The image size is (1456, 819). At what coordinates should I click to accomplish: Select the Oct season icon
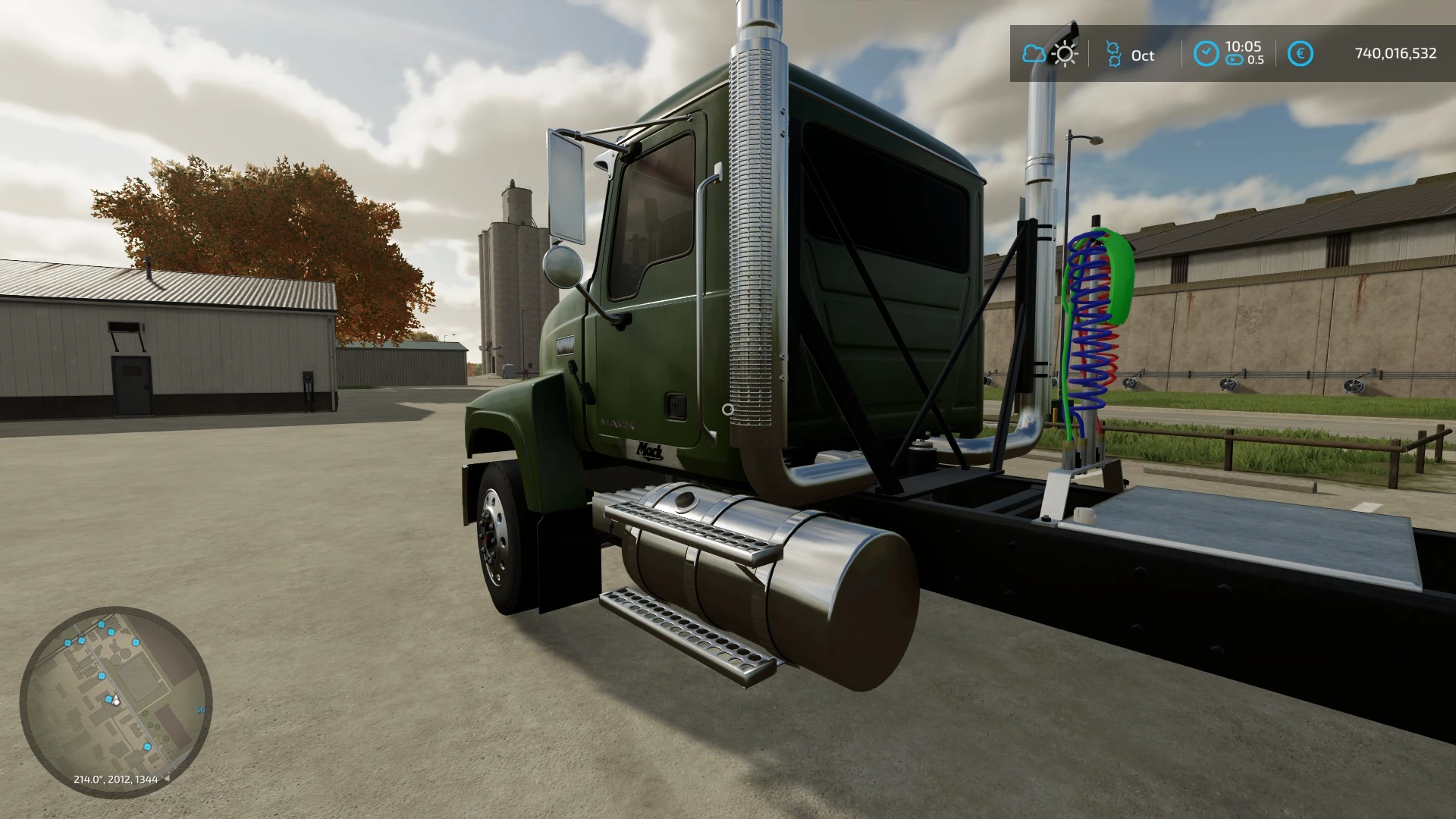1113,55
